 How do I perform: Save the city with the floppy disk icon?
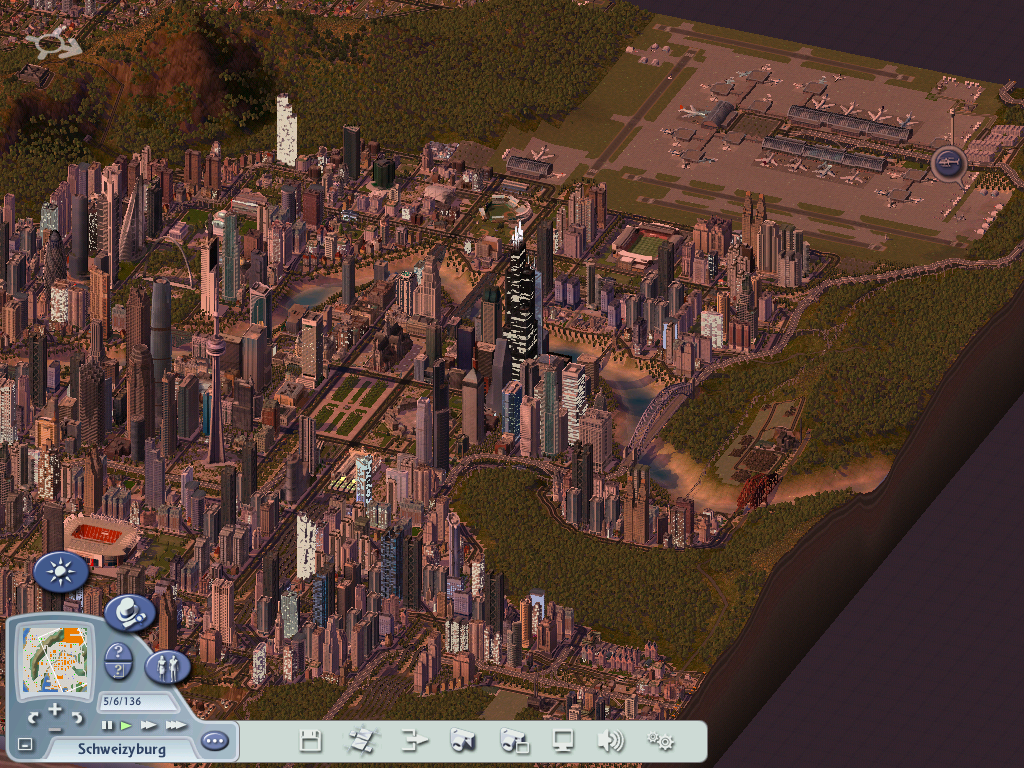[x=311, y=741]
